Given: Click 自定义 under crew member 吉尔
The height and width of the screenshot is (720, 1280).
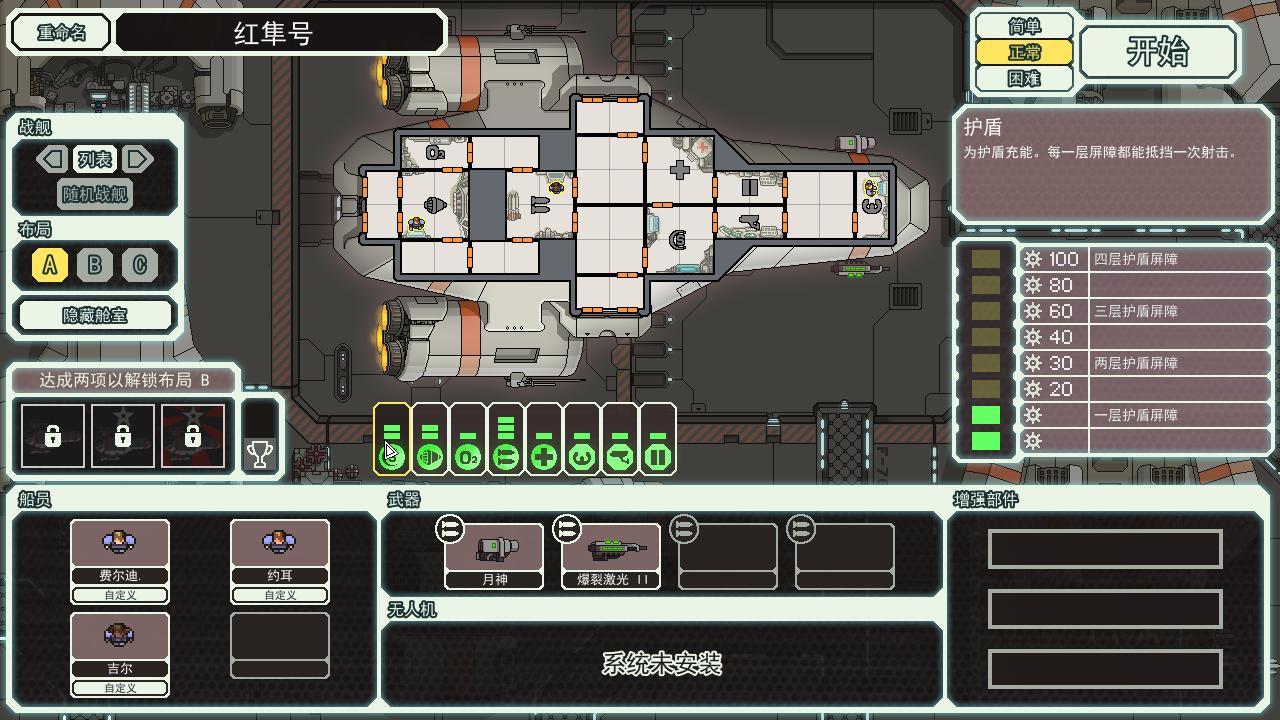Looking at the screenshot, I should tap(119, 688).
